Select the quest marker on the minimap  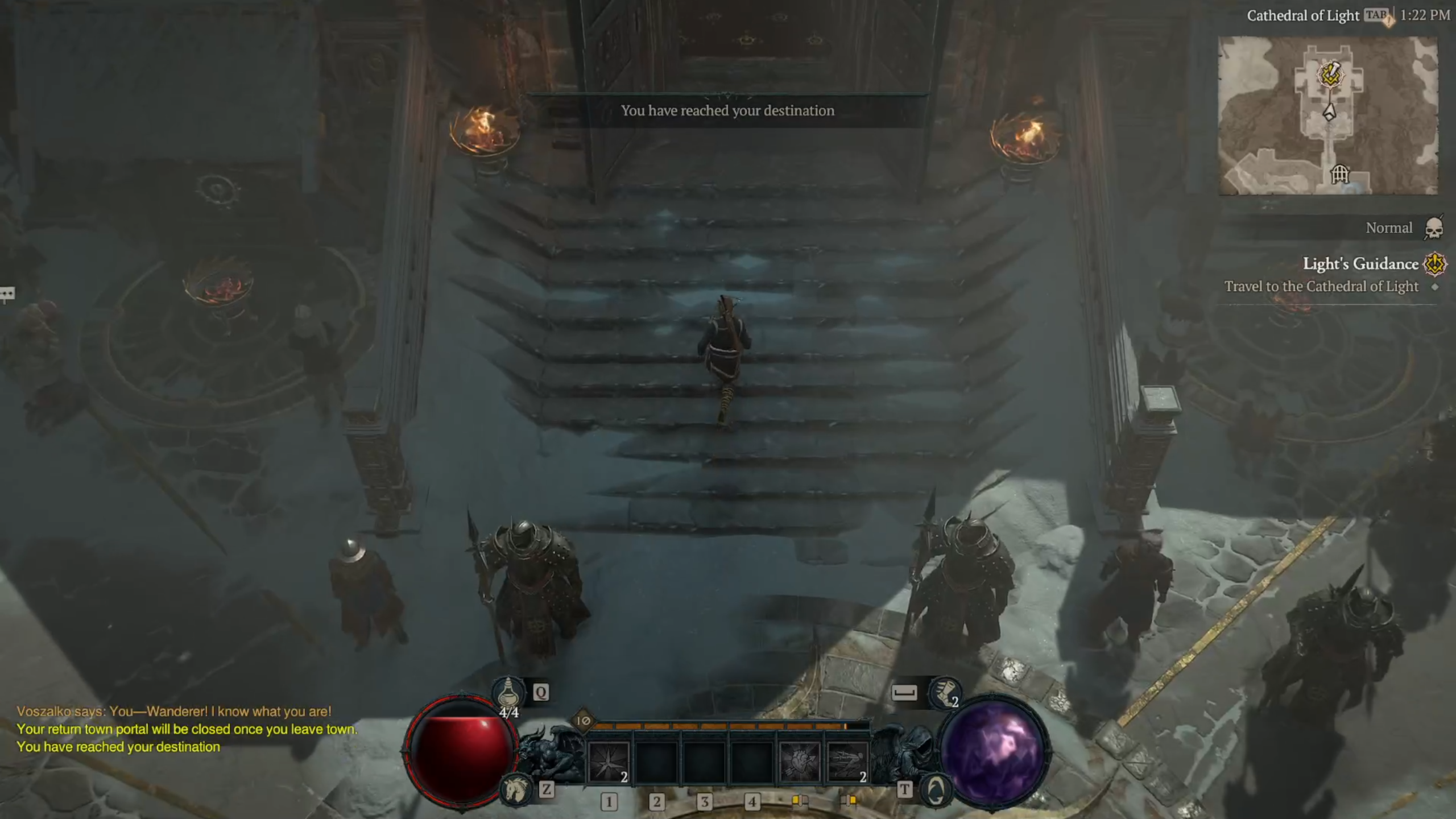[1330, 75]
